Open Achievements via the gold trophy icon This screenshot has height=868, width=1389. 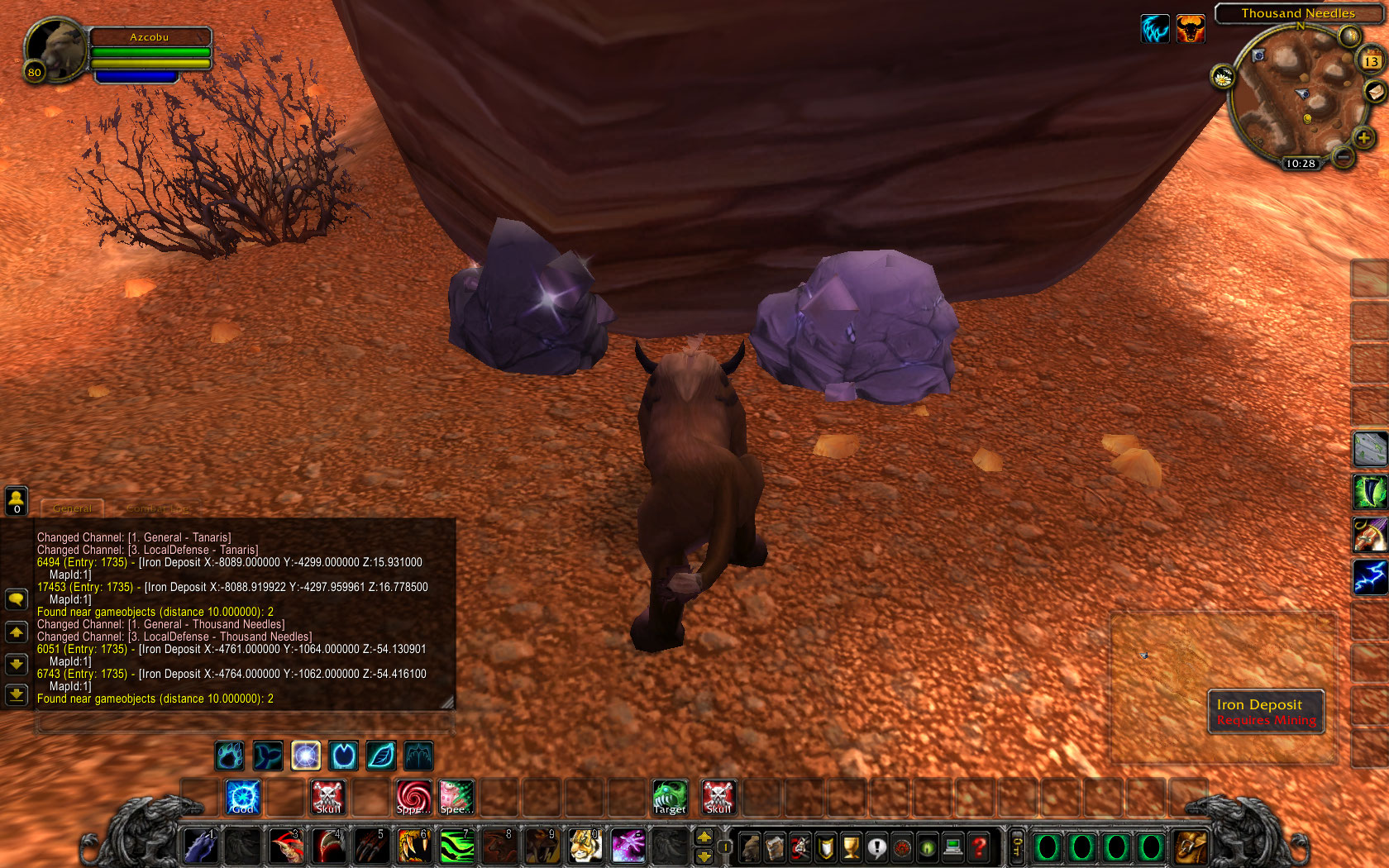coord(849,846)
